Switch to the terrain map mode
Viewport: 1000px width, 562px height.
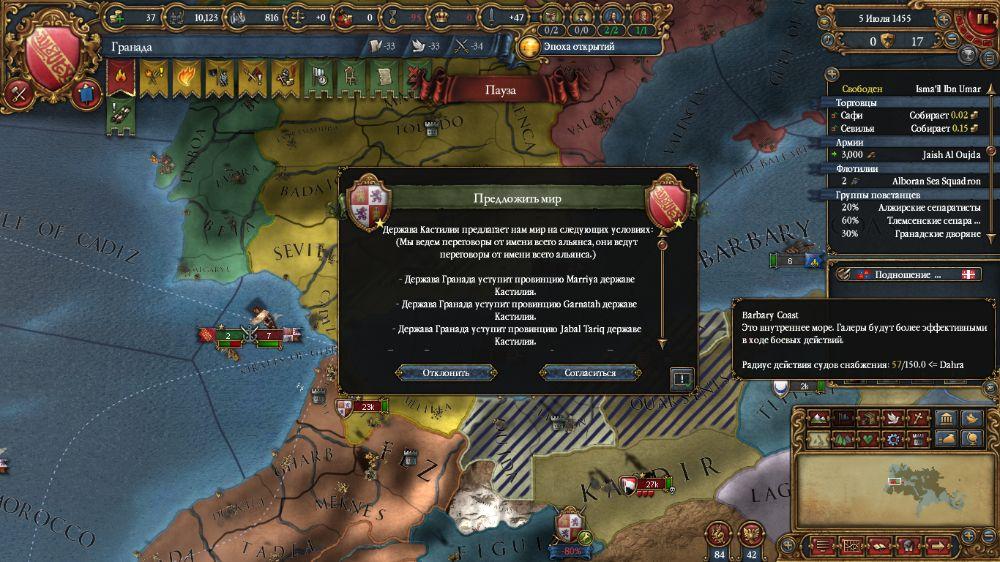(817, 417)
